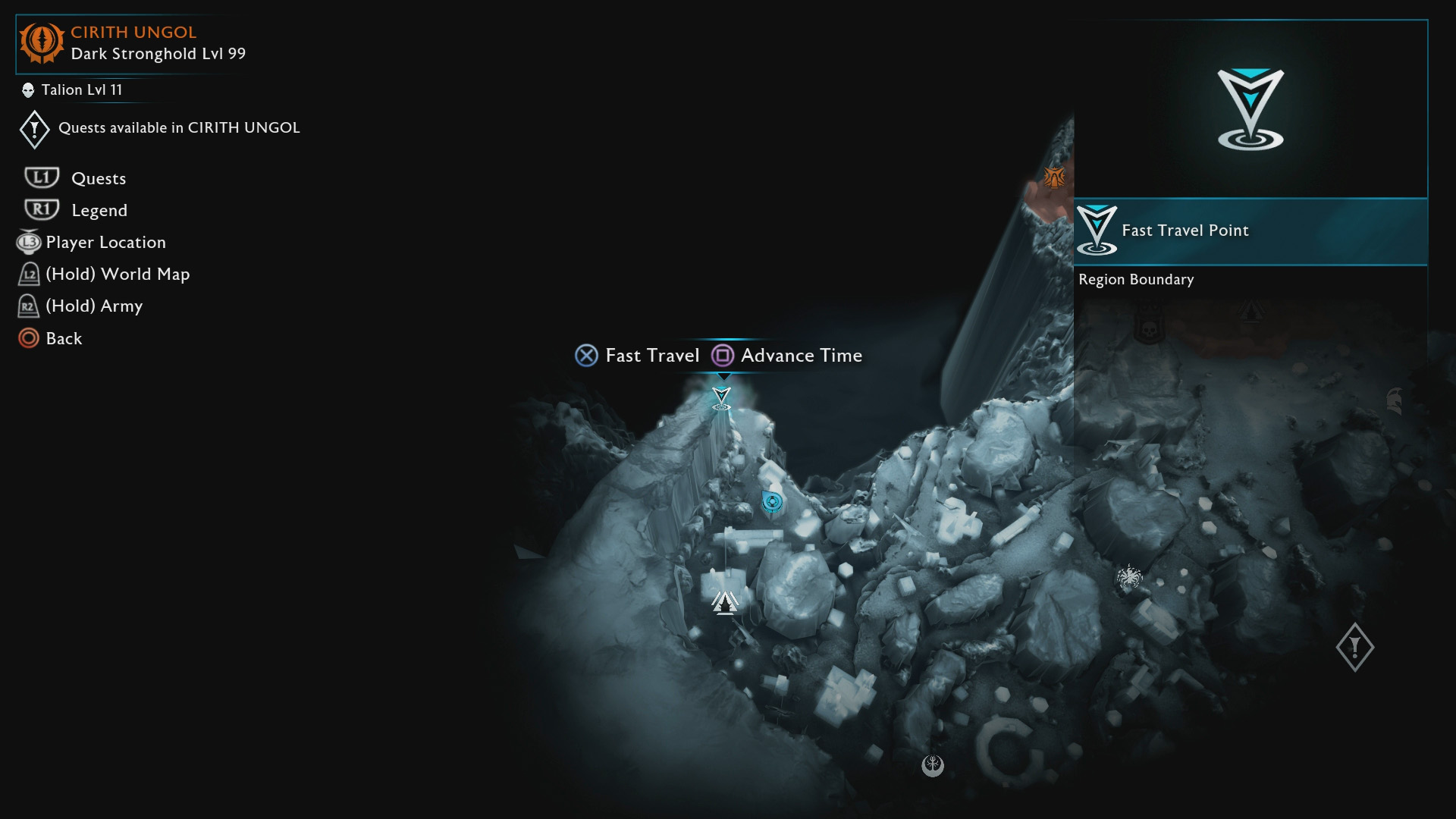The image size is (1456, 819).
Task: Open the Quests list
Action: pos(98,179)
